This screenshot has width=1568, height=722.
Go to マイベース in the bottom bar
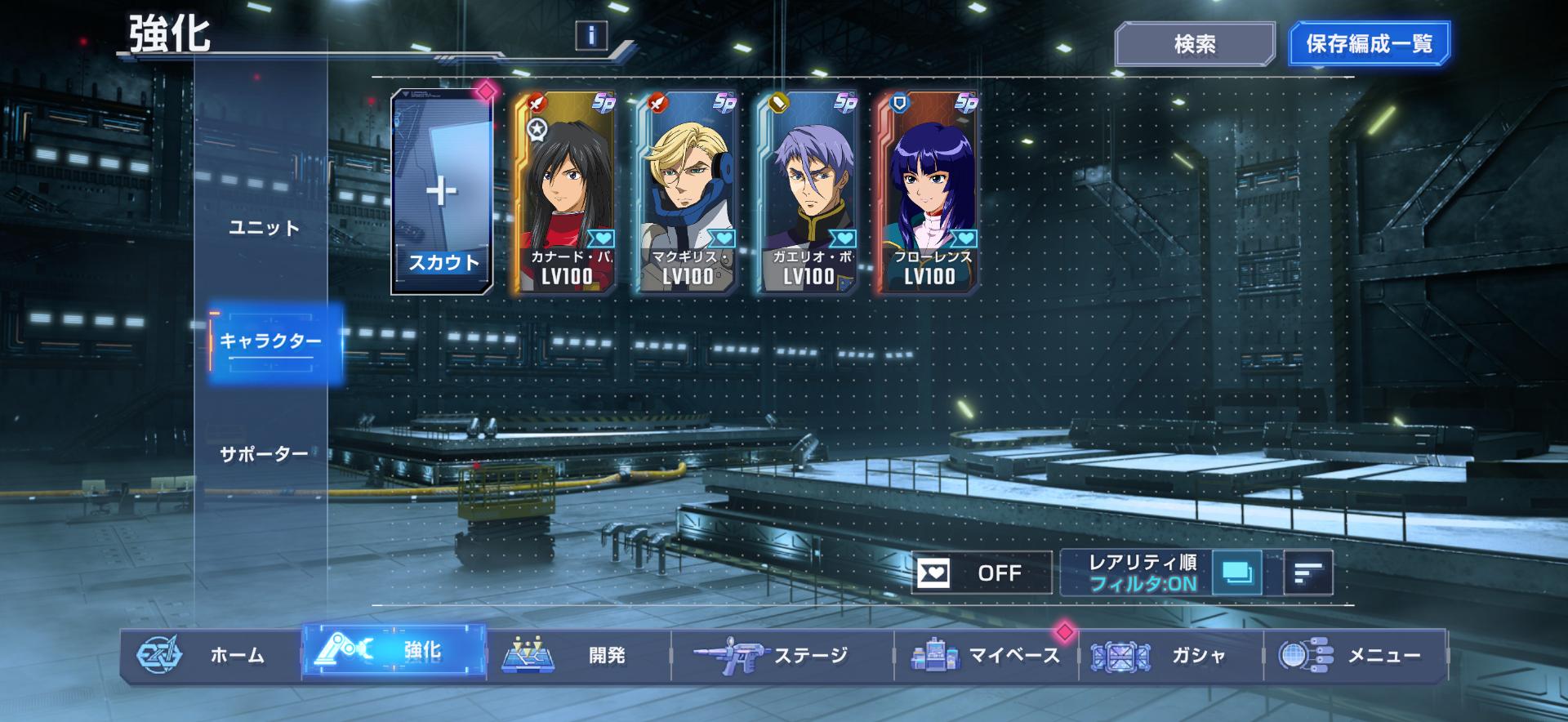[x=987, y=655]
